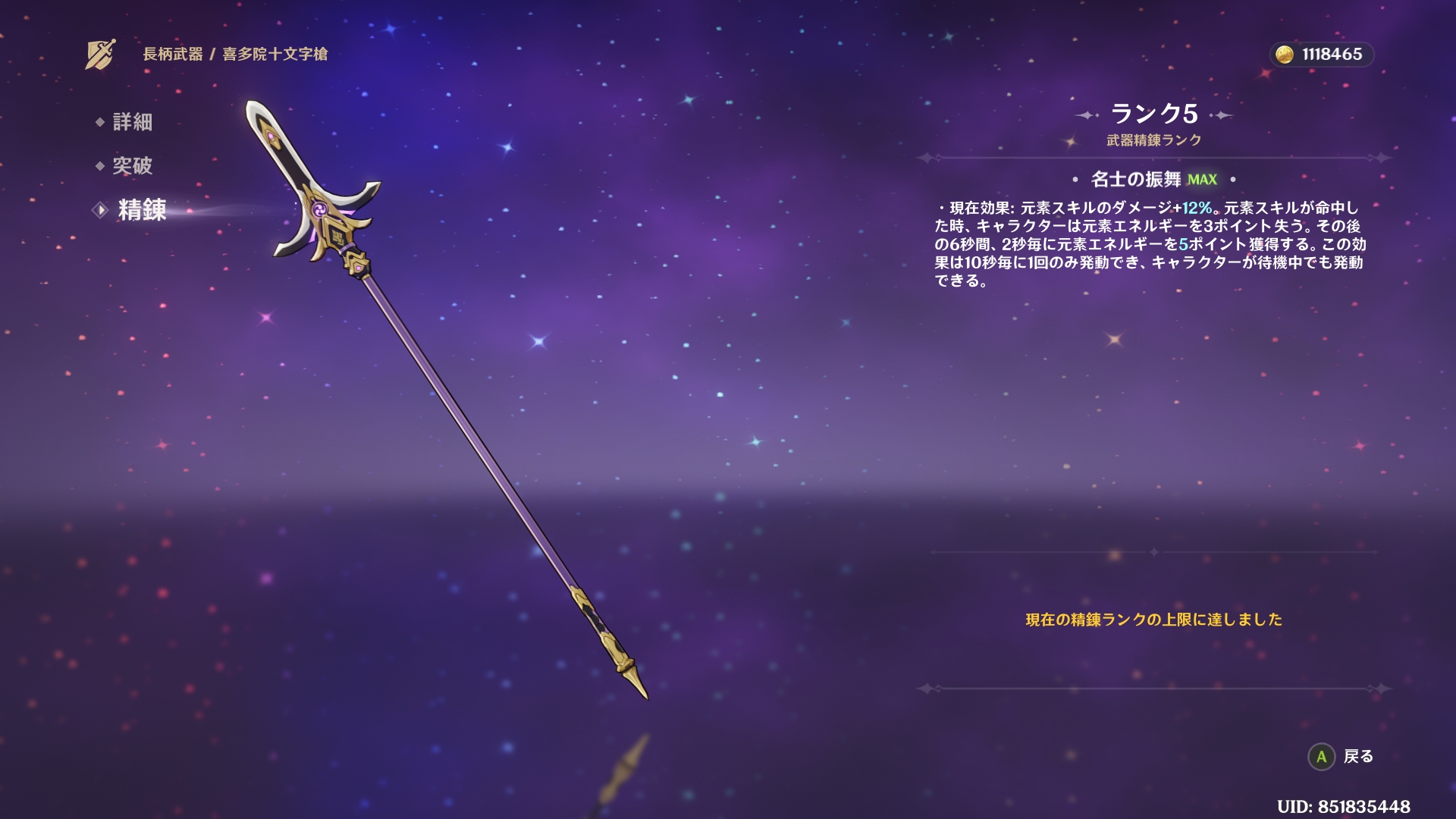
Task: Select the 精錬 refinement tab
Action: point(141,210)
